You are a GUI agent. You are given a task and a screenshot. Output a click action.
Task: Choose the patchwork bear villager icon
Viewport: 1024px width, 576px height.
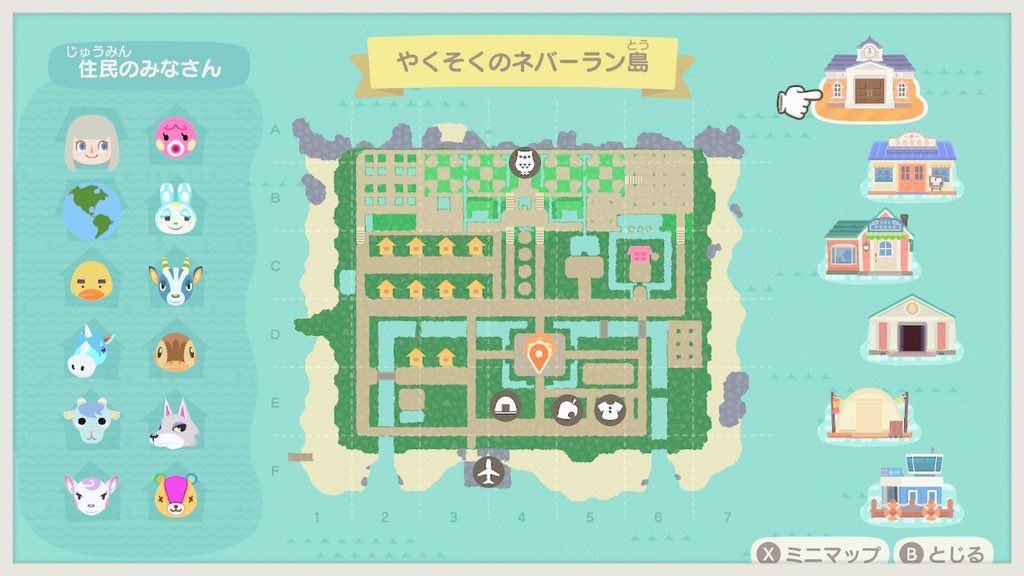pyautogui.click(x=175, y=494)
